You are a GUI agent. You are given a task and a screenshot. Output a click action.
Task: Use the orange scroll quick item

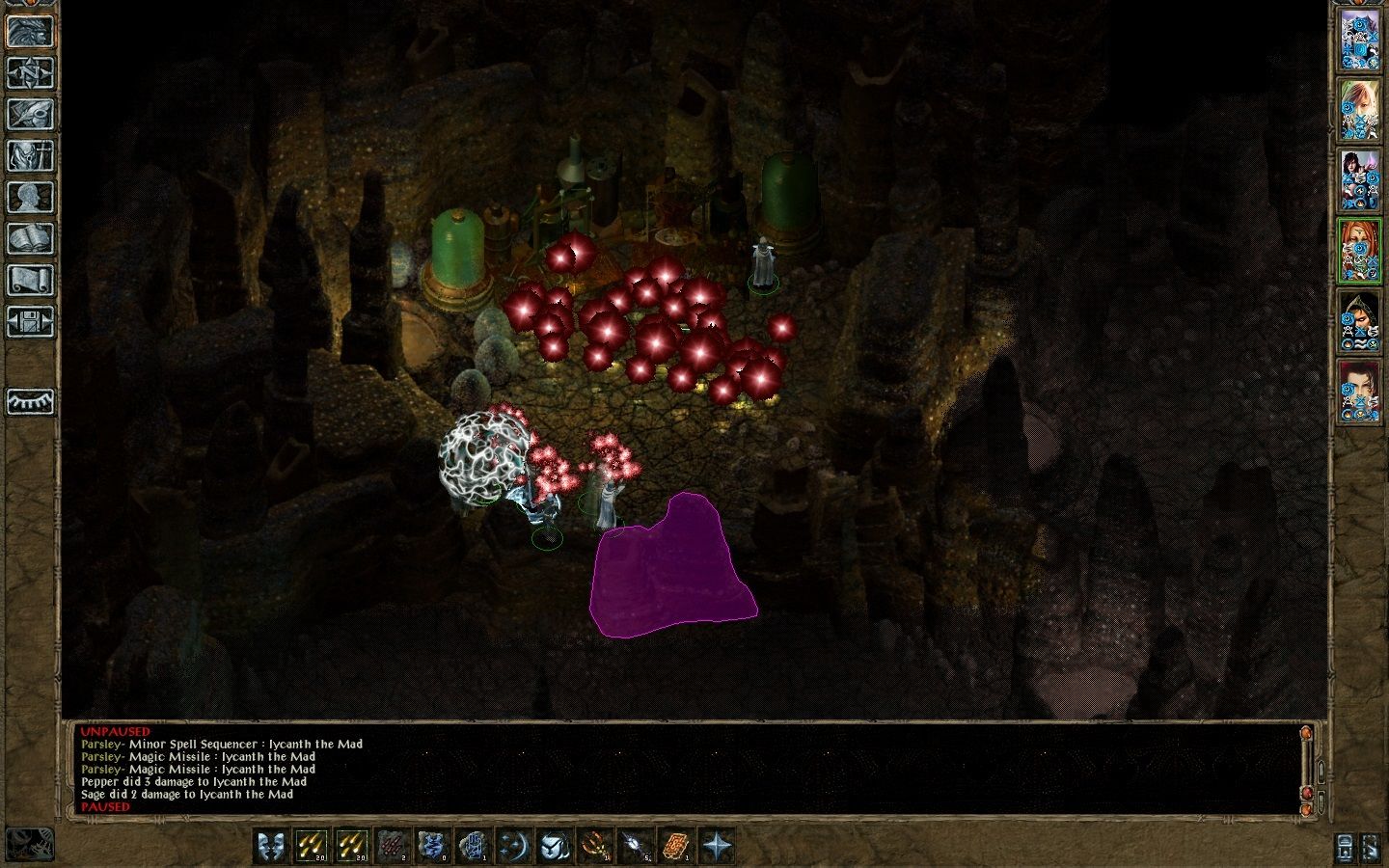[x=676, y=846]
